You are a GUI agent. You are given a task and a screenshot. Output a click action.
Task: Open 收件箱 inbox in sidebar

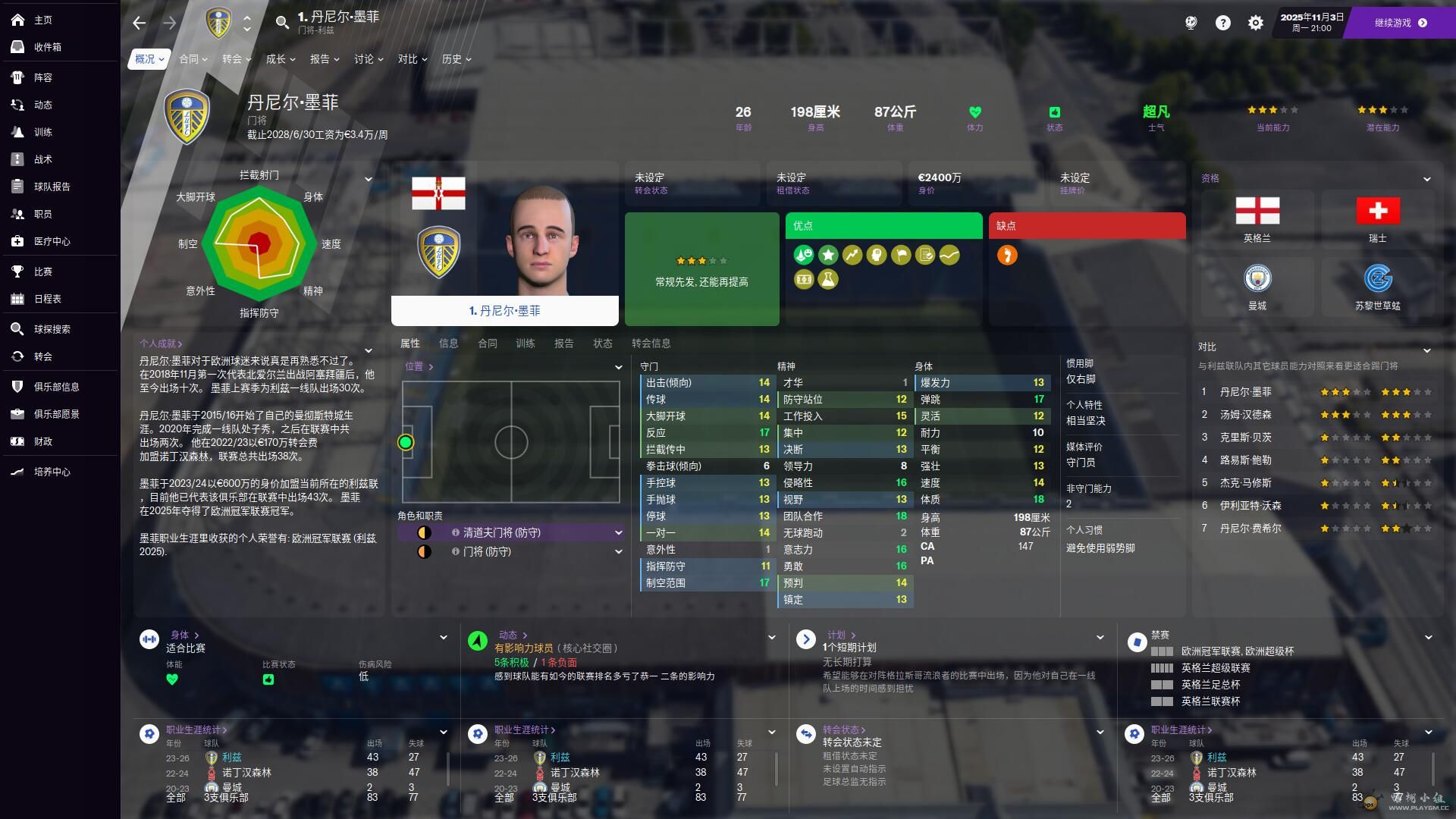(47, 47)
